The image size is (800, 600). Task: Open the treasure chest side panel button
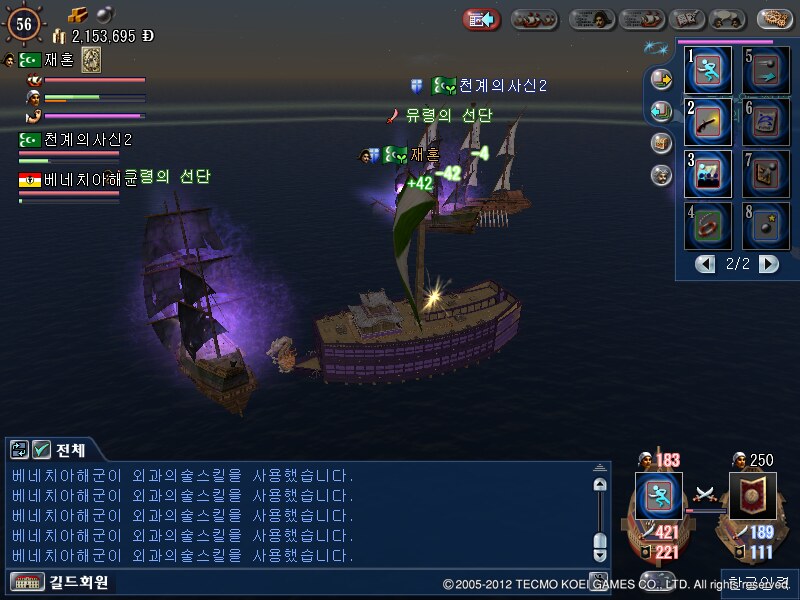(x=661, y=143)
